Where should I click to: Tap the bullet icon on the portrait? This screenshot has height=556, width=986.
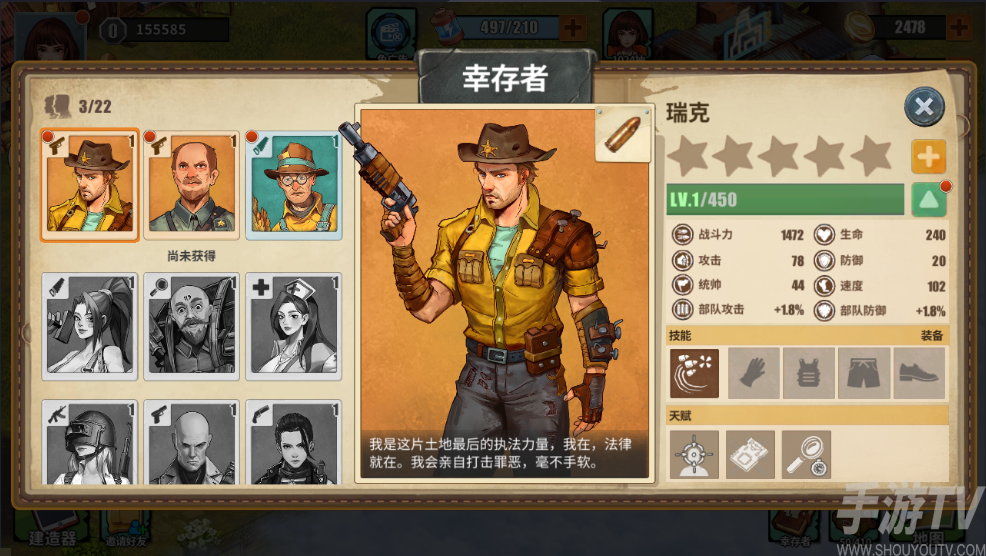[x=623, y=135]
